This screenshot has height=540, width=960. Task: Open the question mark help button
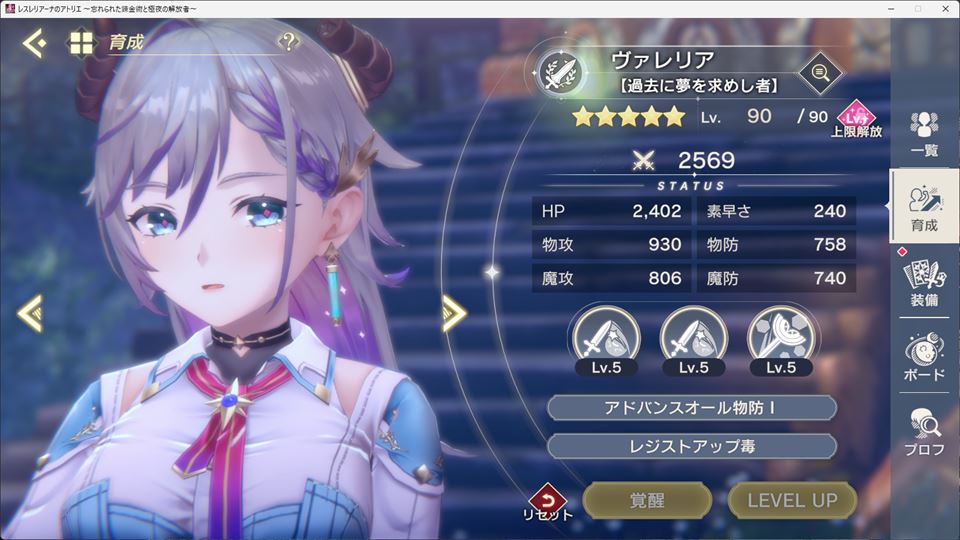288,42
